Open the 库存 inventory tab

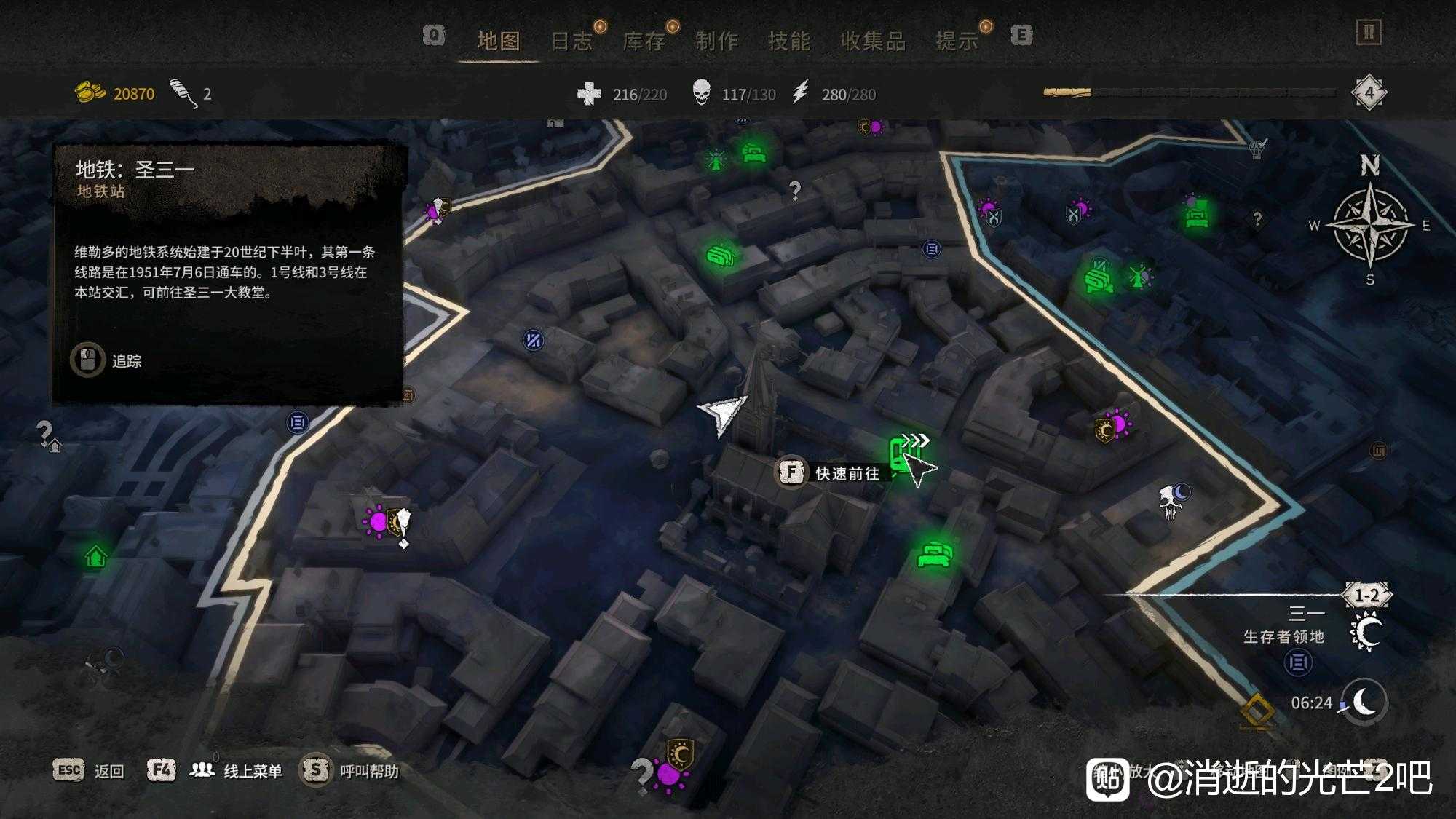point(644,41)
